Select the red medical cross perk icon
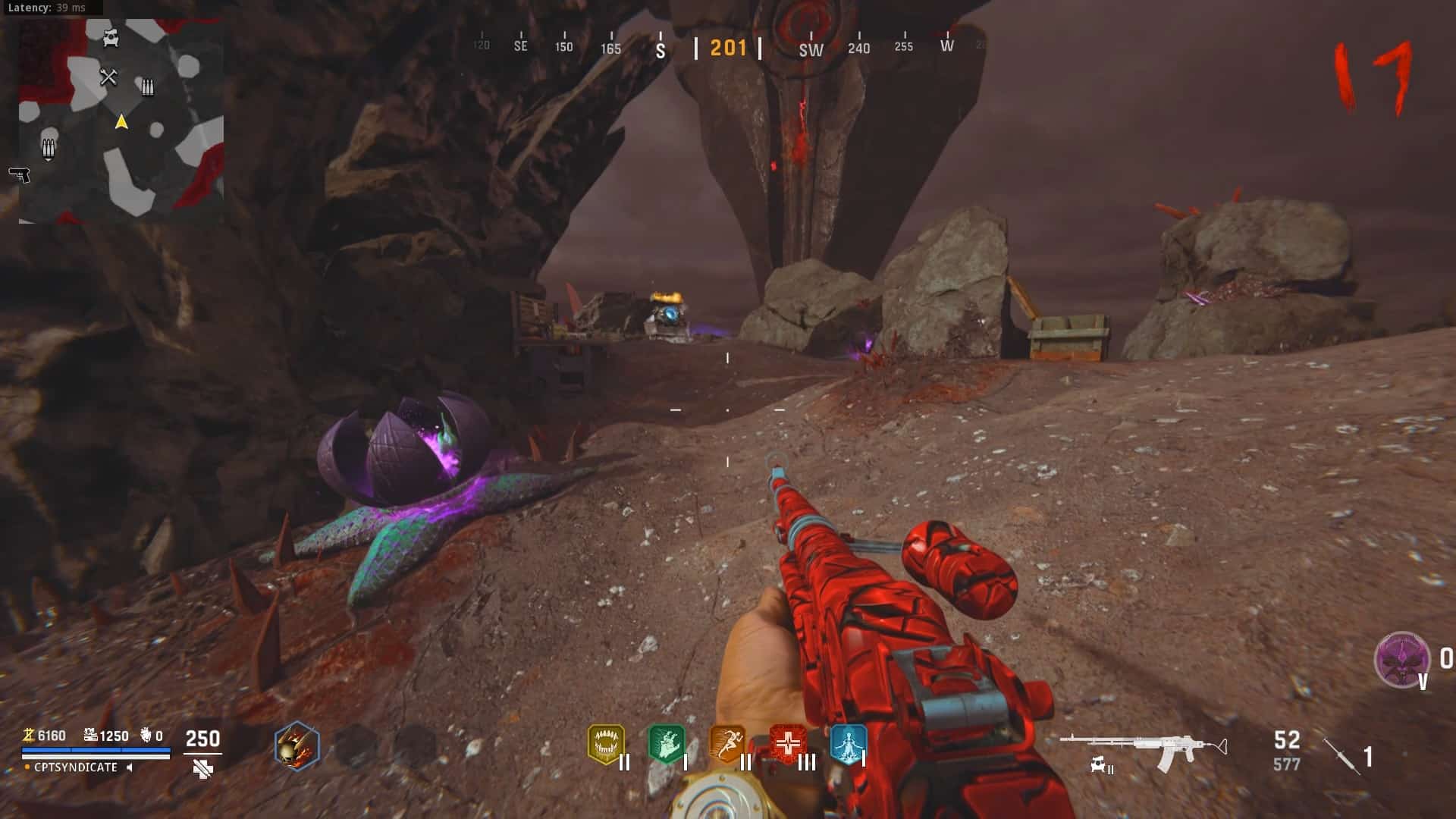 coord(788,745)
